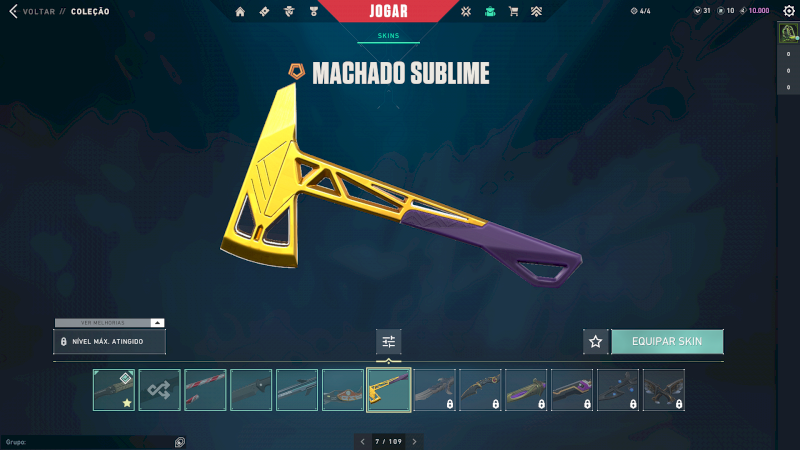
Task: Choose the red and white striped melee thumbnail
Action: (205, 390)
